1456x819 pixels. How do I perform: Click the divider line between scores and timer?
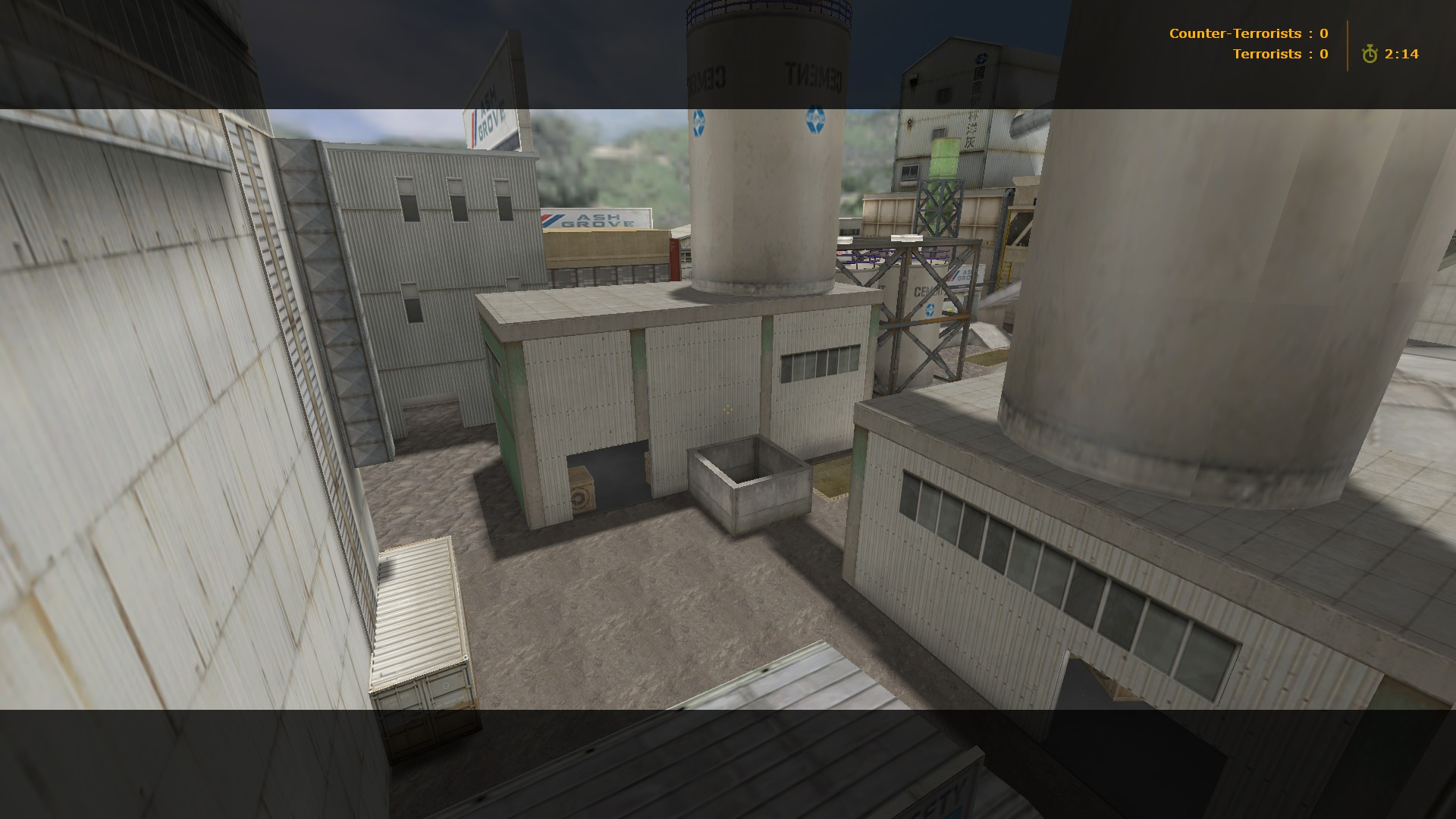tap(1346, 44)
